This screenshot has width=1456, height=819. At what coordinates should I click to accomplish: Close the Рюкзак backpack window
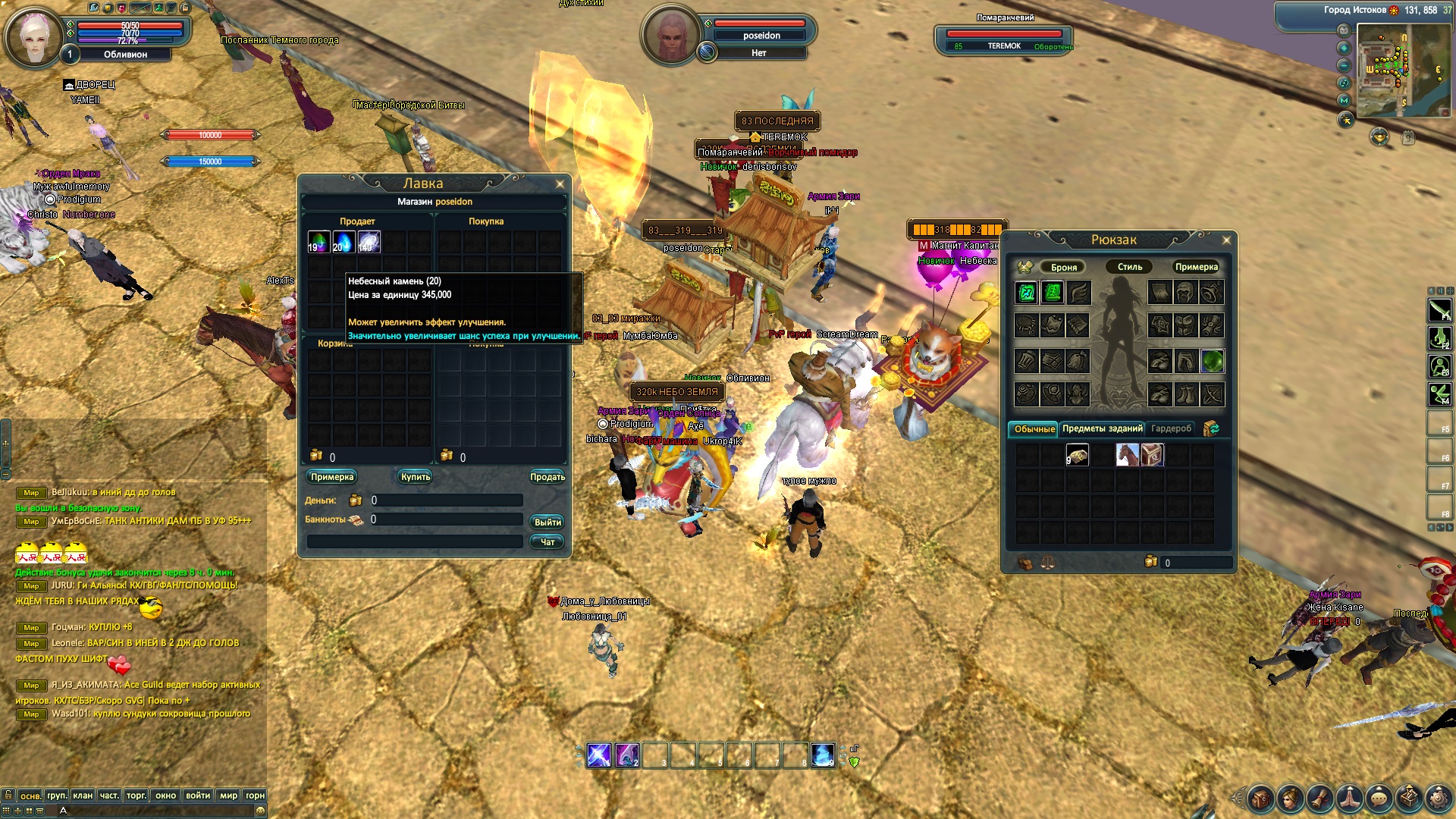pos(1227,240)
